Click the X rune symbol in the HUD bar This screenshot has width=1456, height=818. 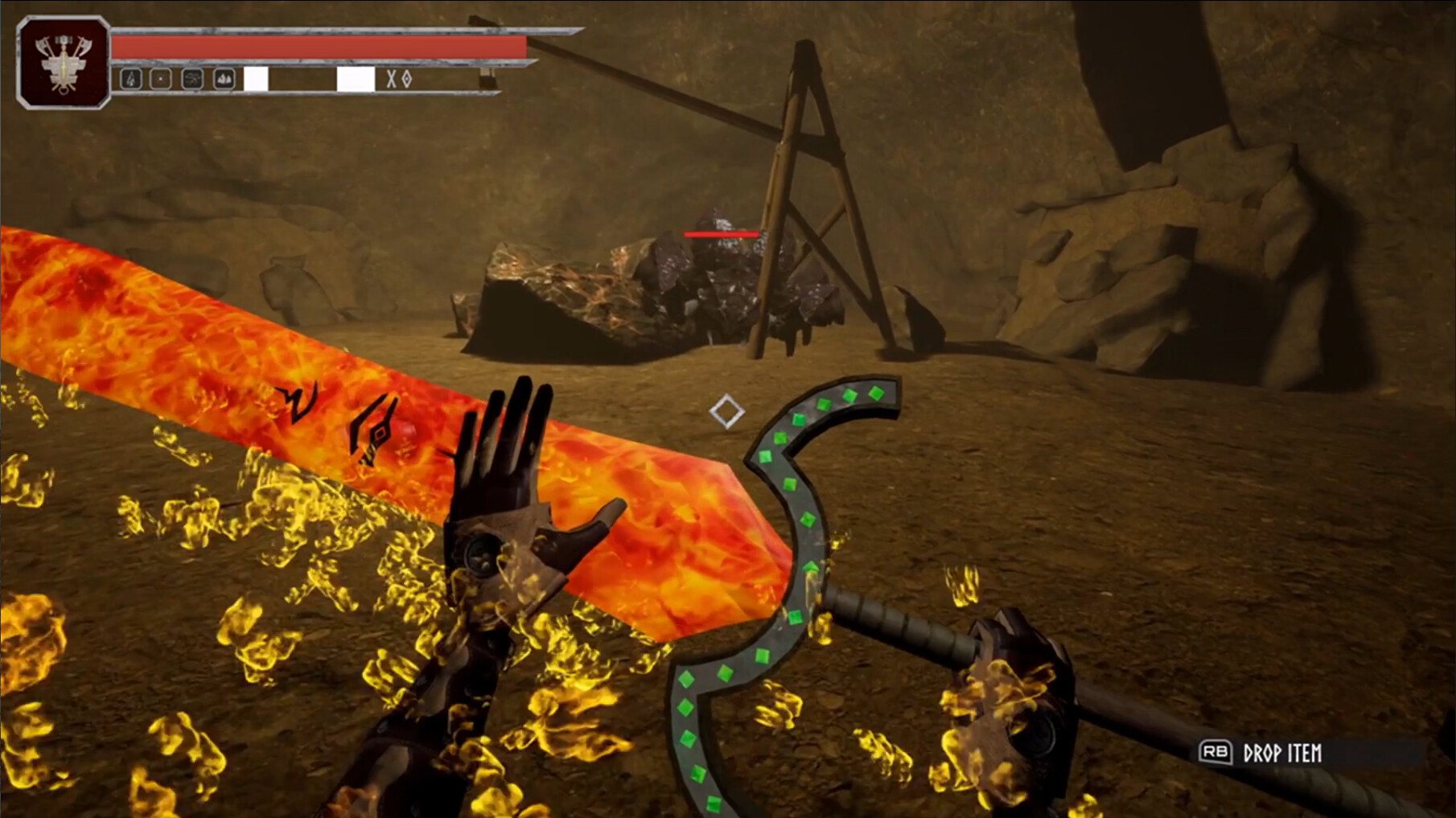(x=391, y=78)
